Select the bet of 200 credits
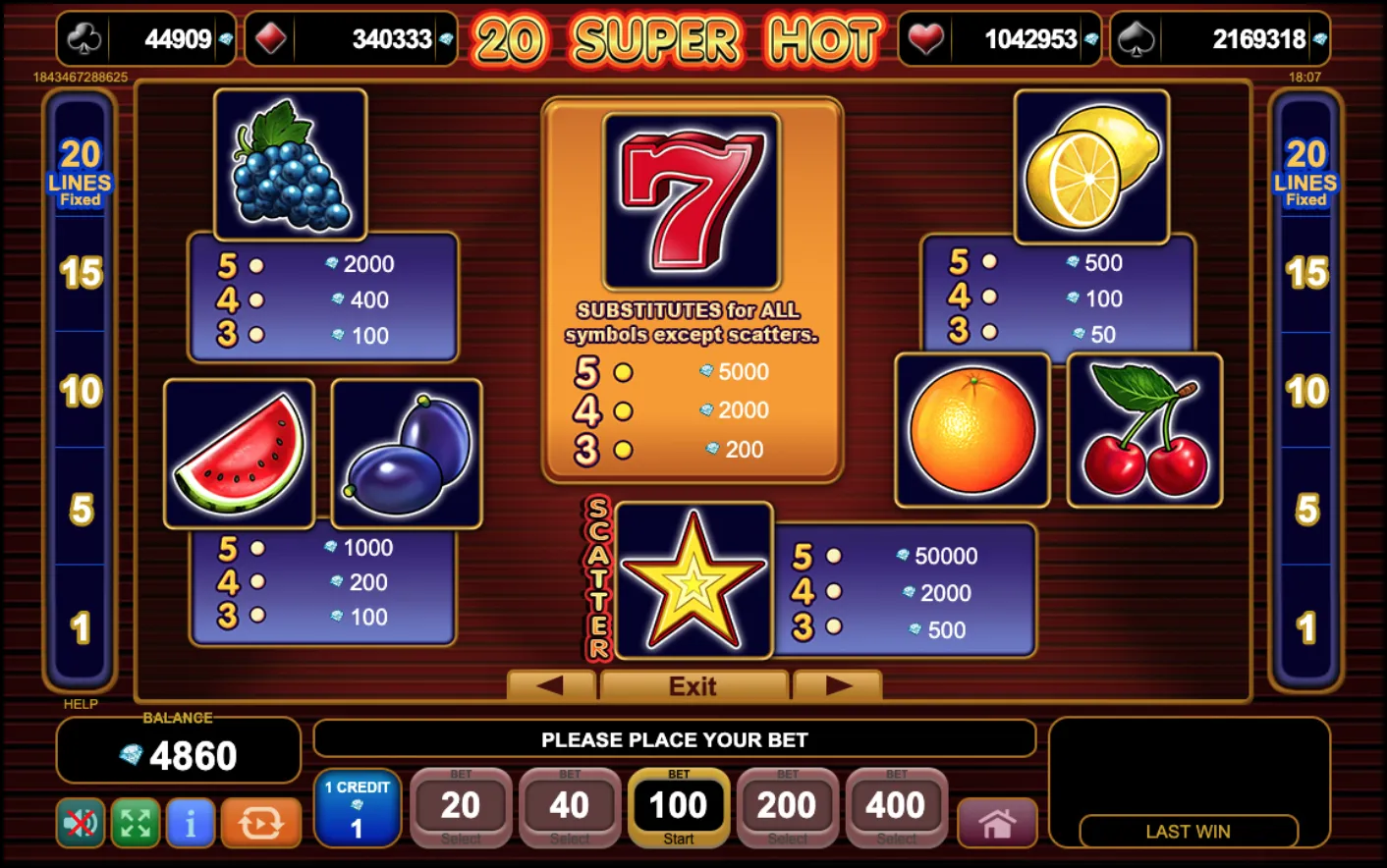The image size is (1387, 868). point(788,805)
